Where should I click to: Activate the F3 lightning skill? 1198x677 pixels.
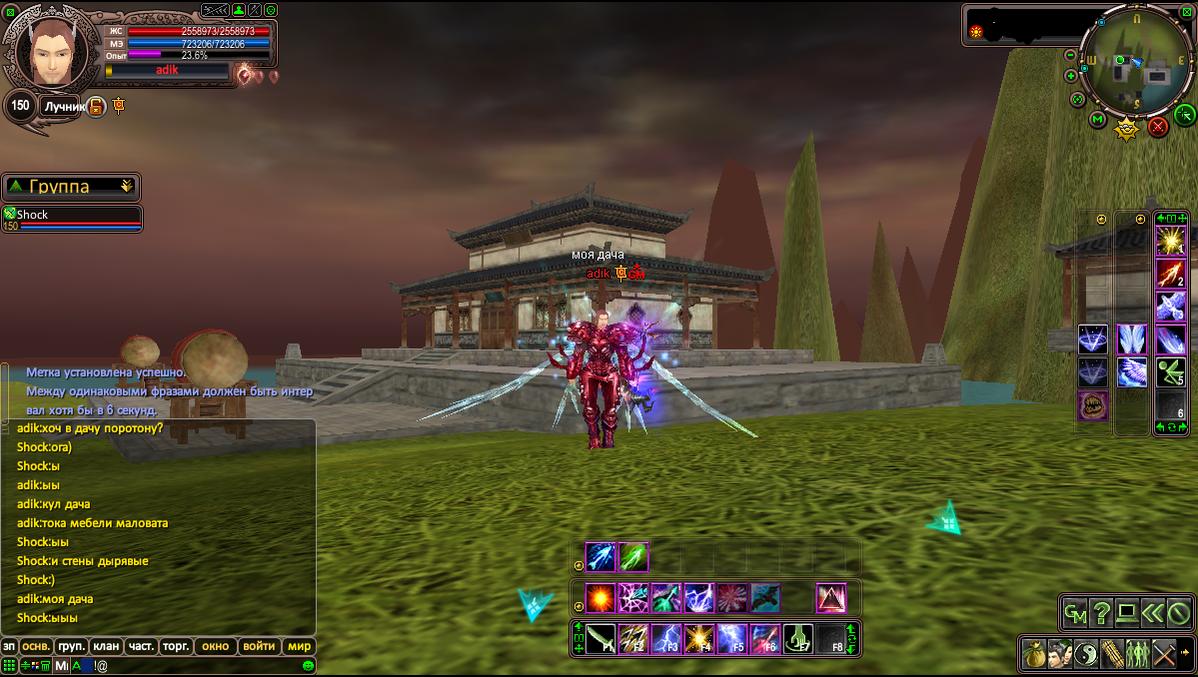point(665,638)
